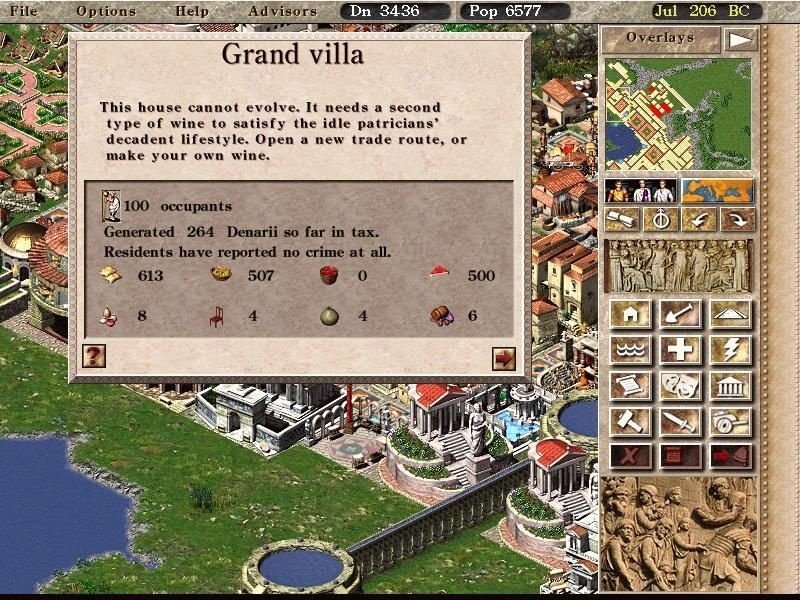
Task: Open the health structures cross button
Action: [680, 349]
